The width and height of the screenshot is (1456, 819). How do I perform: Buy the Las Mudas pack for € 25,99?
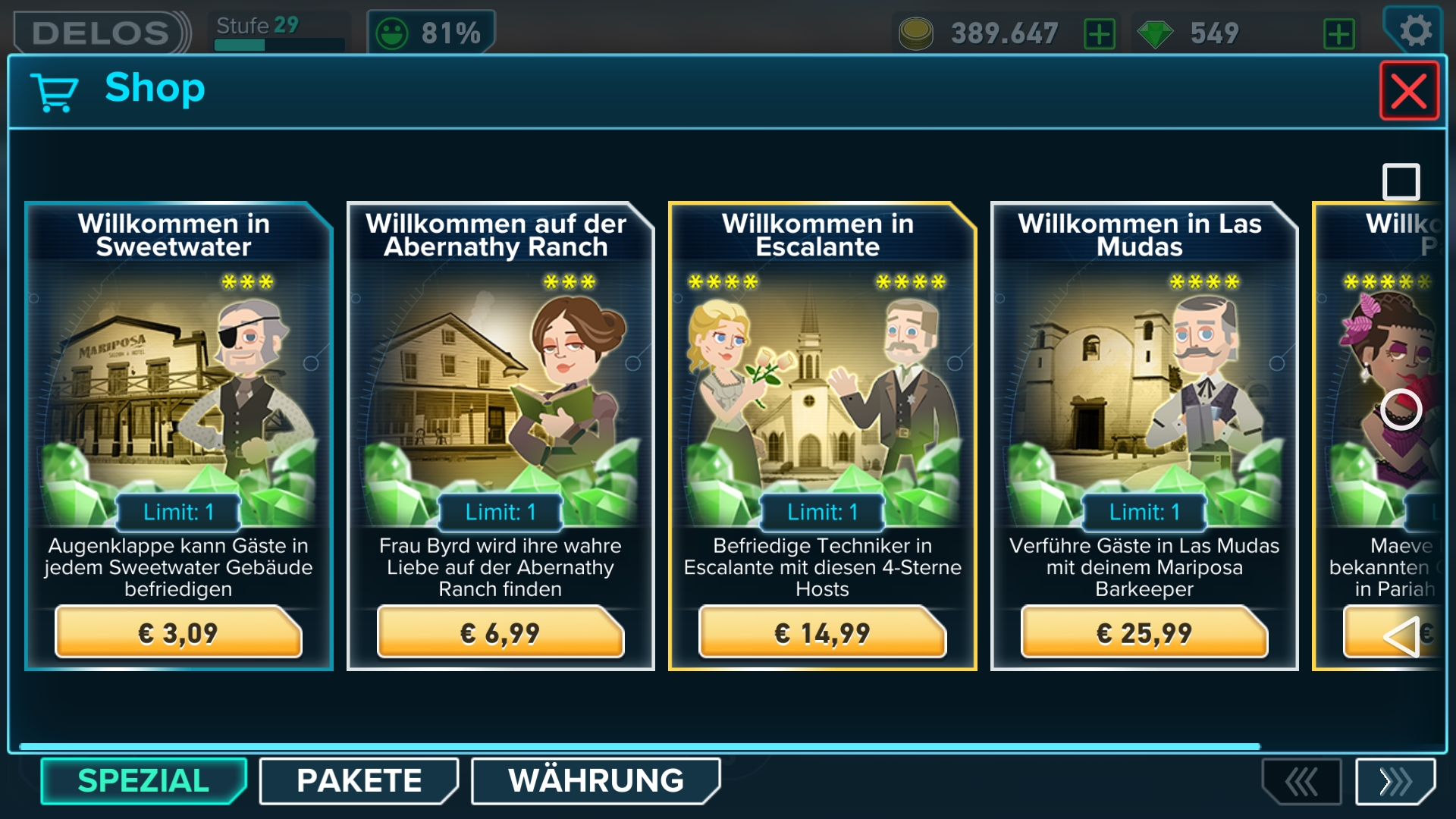[x=1144, y=632]
